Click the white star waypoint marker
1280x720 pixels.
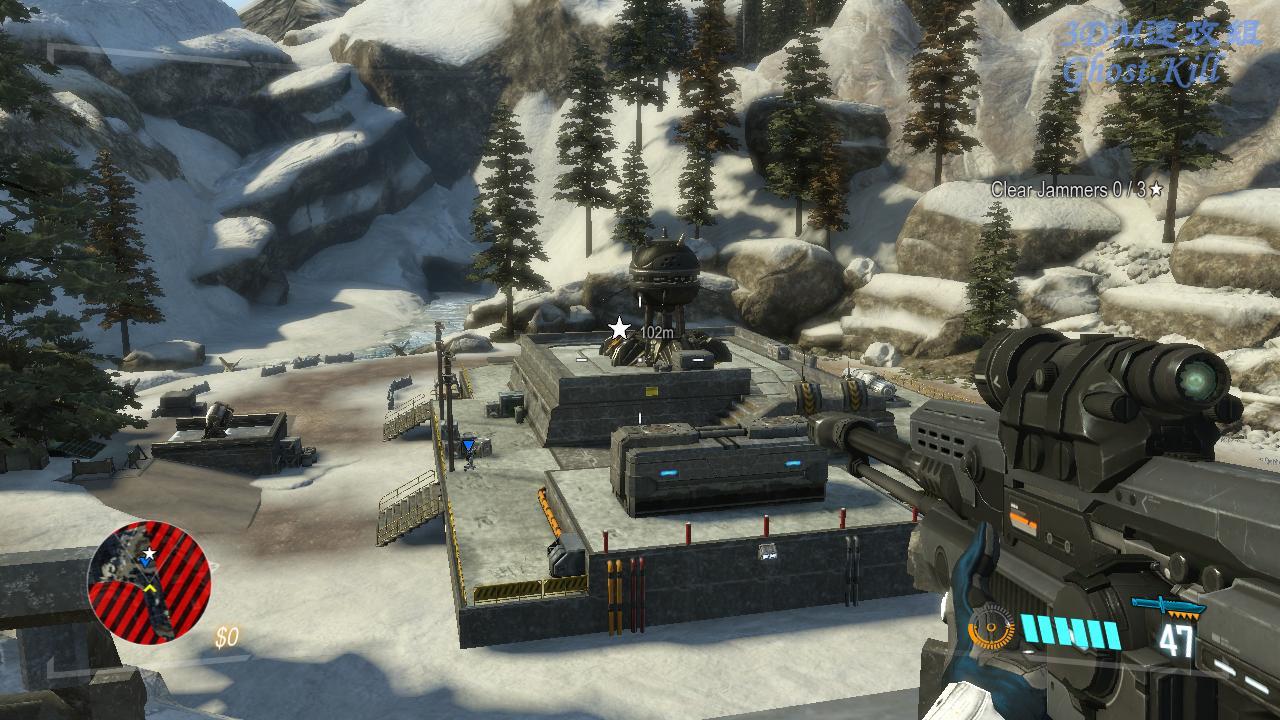point(620,328)
